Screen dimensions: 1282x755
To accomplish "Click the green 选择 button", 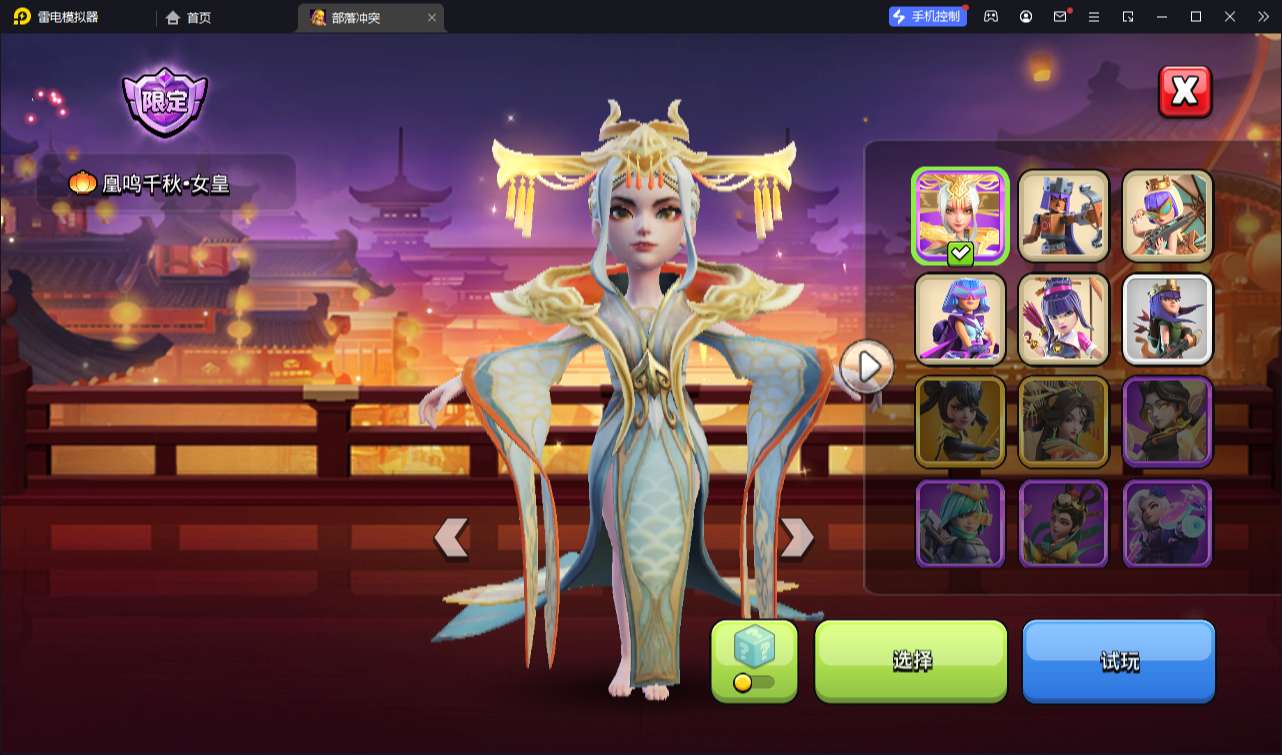I will pyautogui.click(x=911, y=660).
